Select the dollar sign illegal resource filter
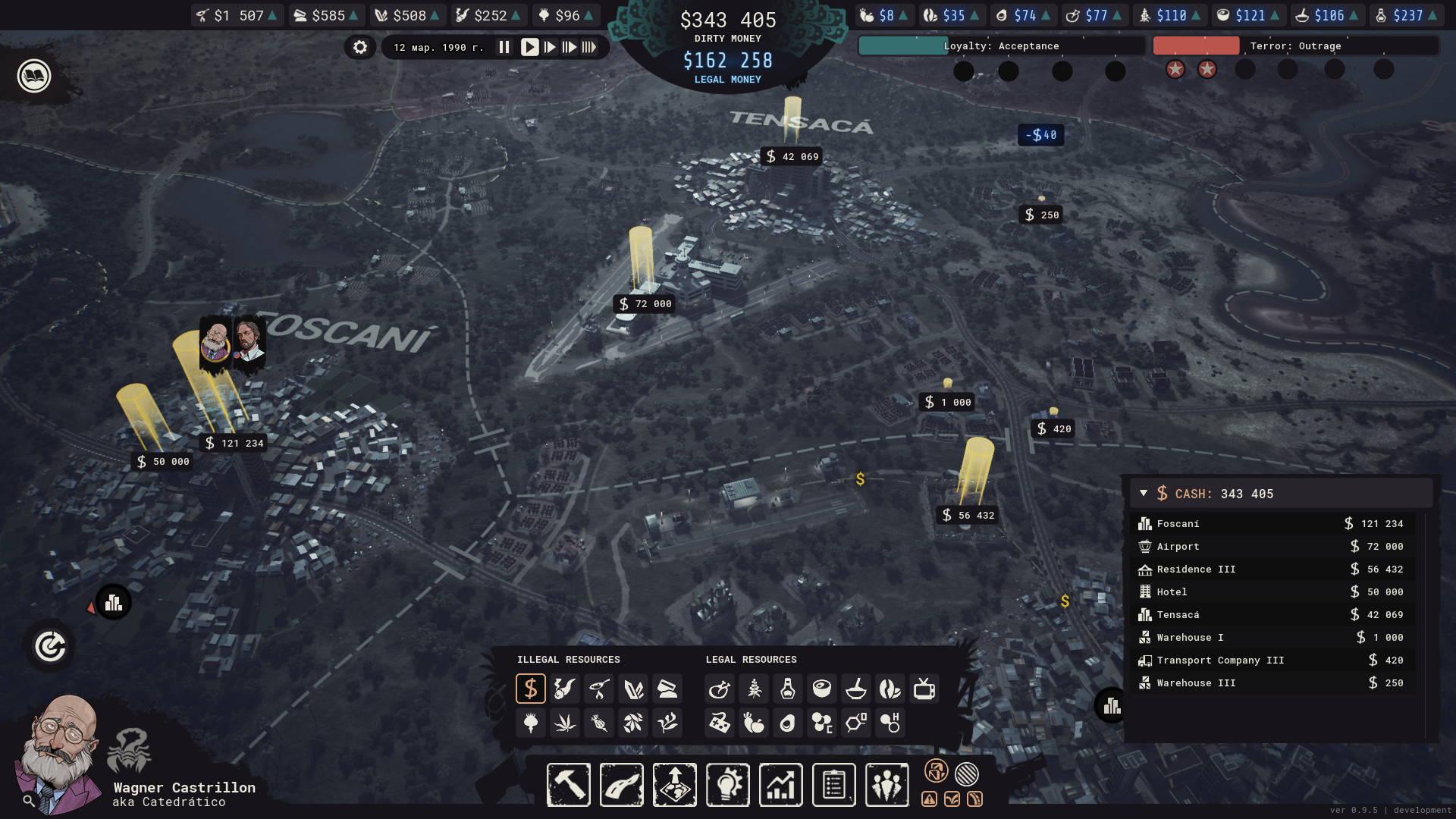The width and height of the screenshot is (1456, 819). (x=531, y=689)
